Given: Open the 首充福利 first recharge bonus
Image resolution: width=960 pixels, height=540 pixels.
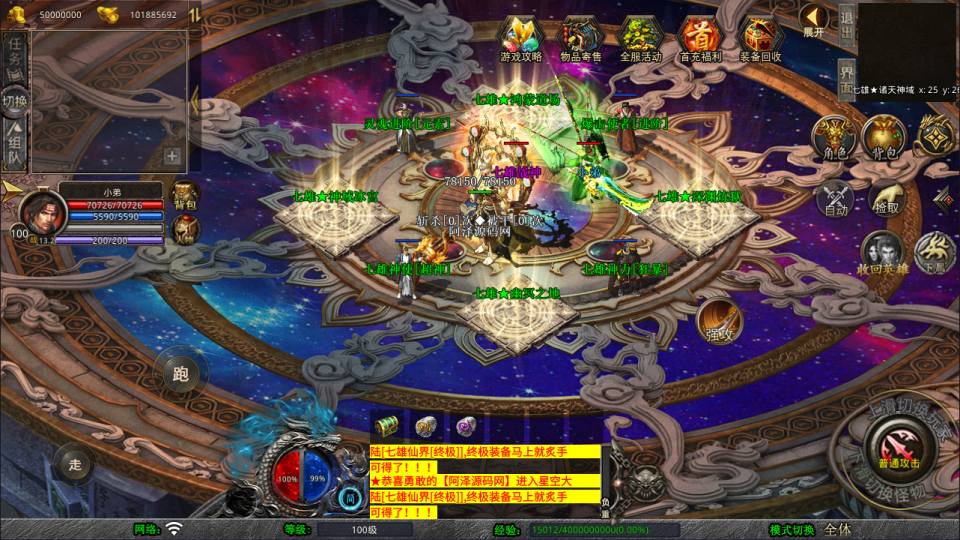Looking at the screenshot, I should [x=701, y=38].
